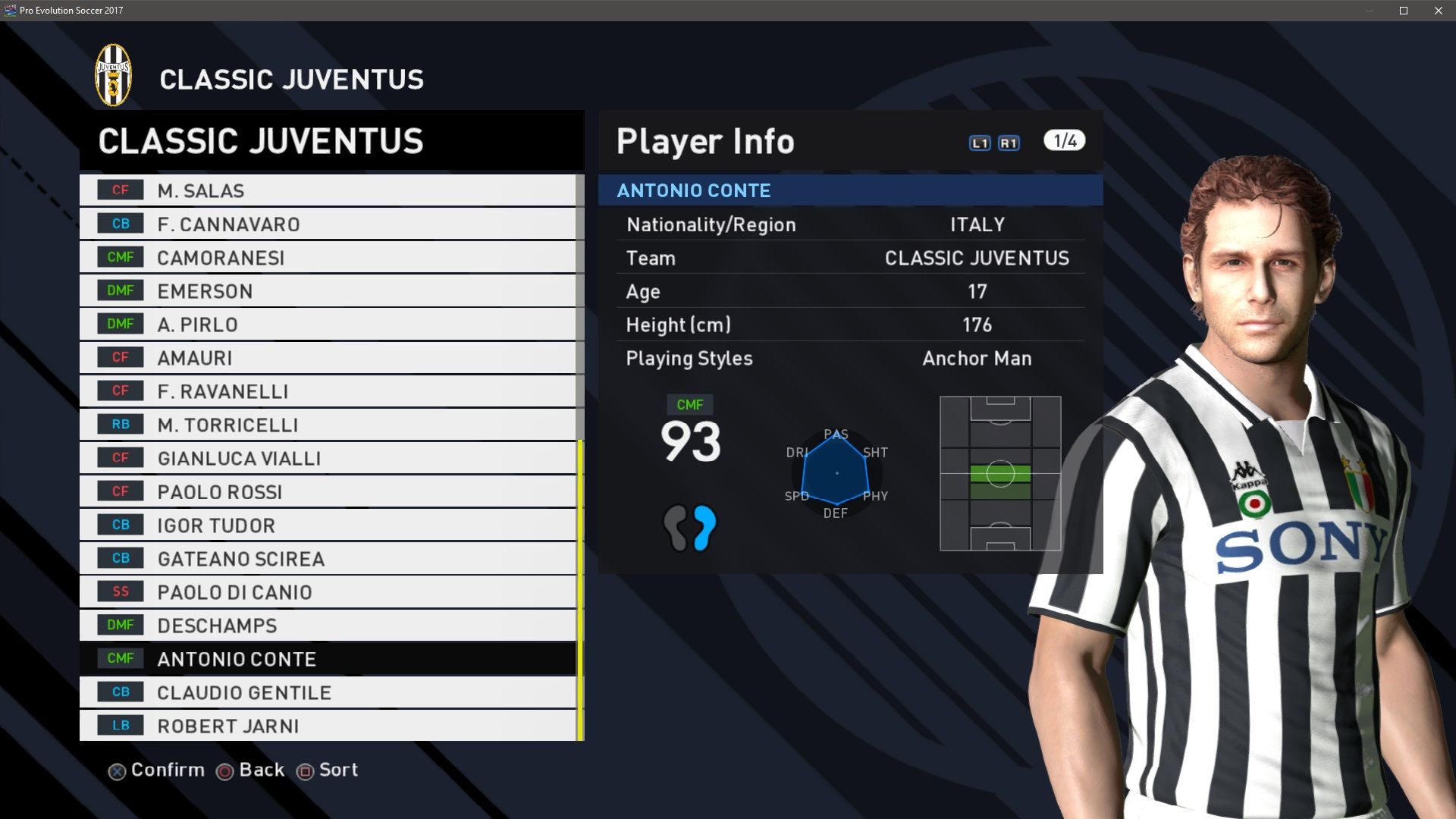
Task: Close the Pro Evolution Soccer 2017 window
Action: point(1439,11)
